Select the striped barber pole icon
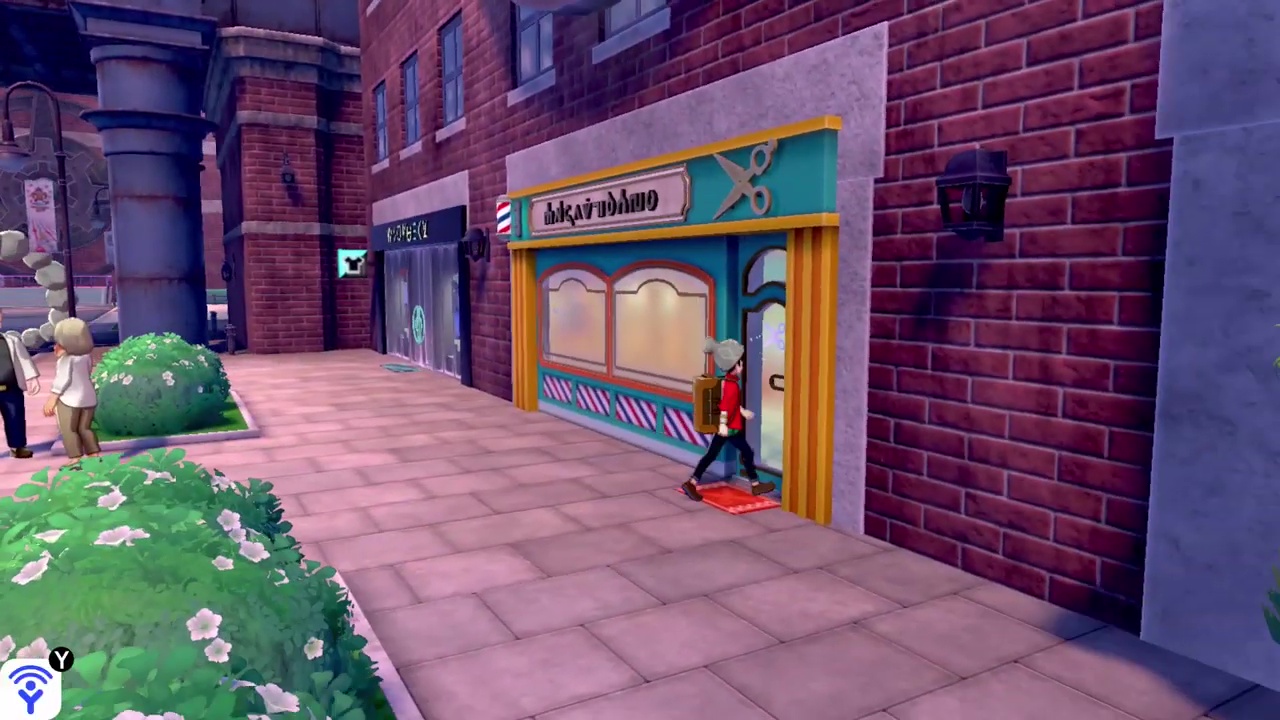Image resolution: width=1280 pixels, height=720 pixels. click(x=503, y=217)
